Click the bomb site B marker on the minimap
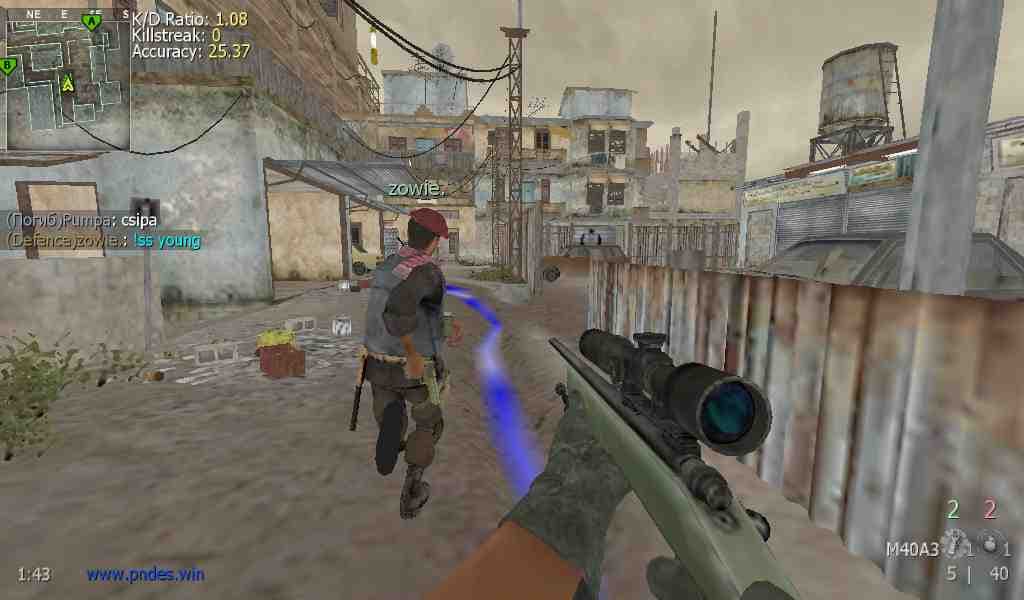The height and width of the screenshot is (600, 1024). (x=8, y=66)
